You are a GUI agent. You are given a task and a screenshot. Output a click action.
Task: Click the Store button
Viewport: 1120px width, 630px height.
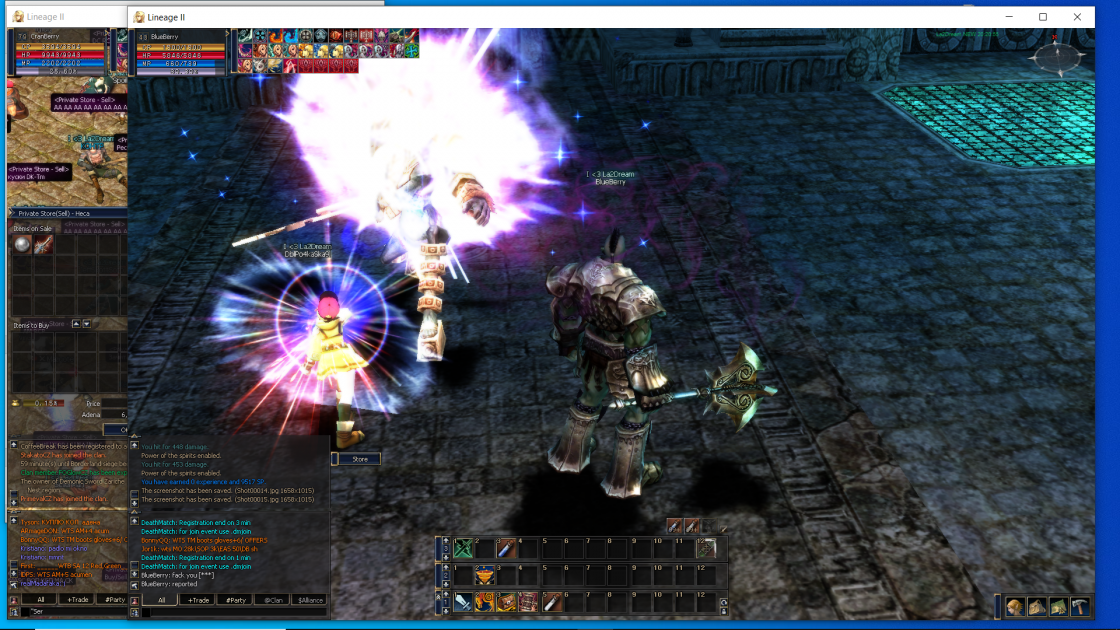(360, 459)
